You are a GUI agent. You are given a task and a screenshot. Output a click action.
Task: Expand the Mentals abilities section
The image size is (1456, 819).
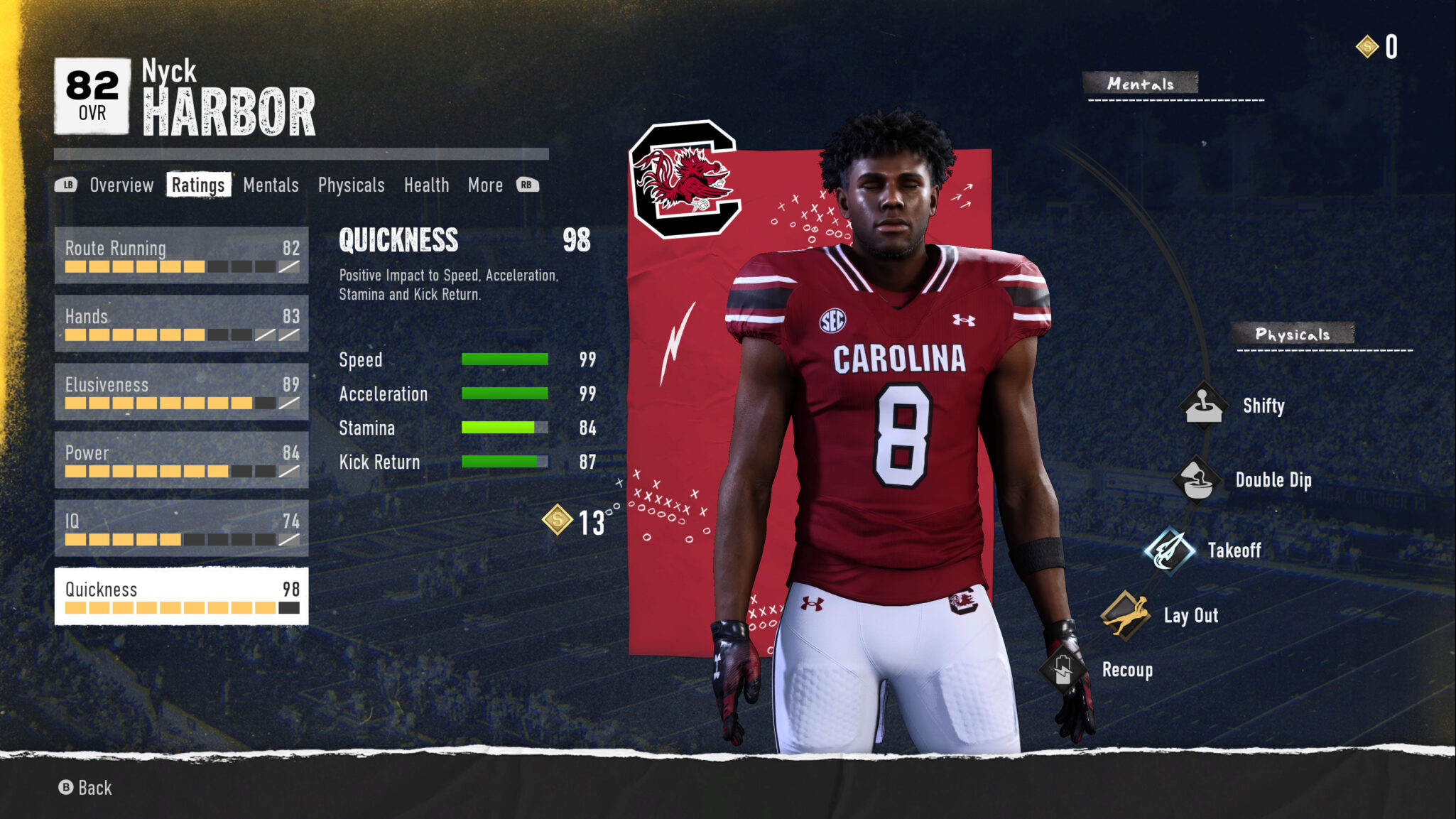click(1140, 82)
